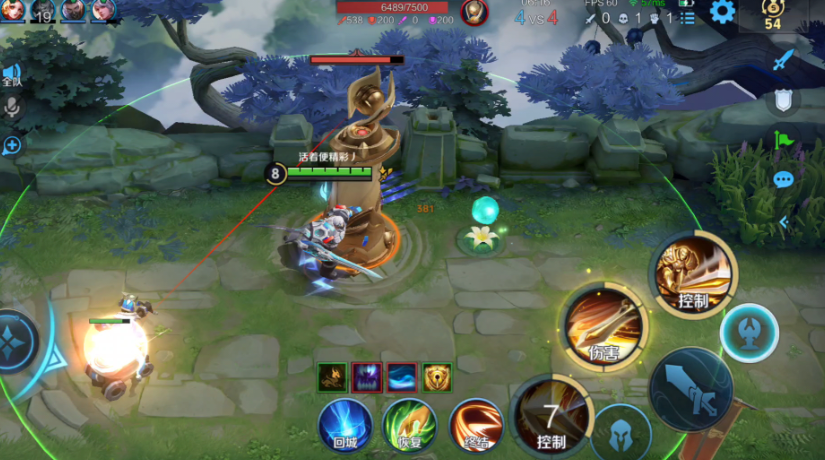Send the sword attack signal

783,60
